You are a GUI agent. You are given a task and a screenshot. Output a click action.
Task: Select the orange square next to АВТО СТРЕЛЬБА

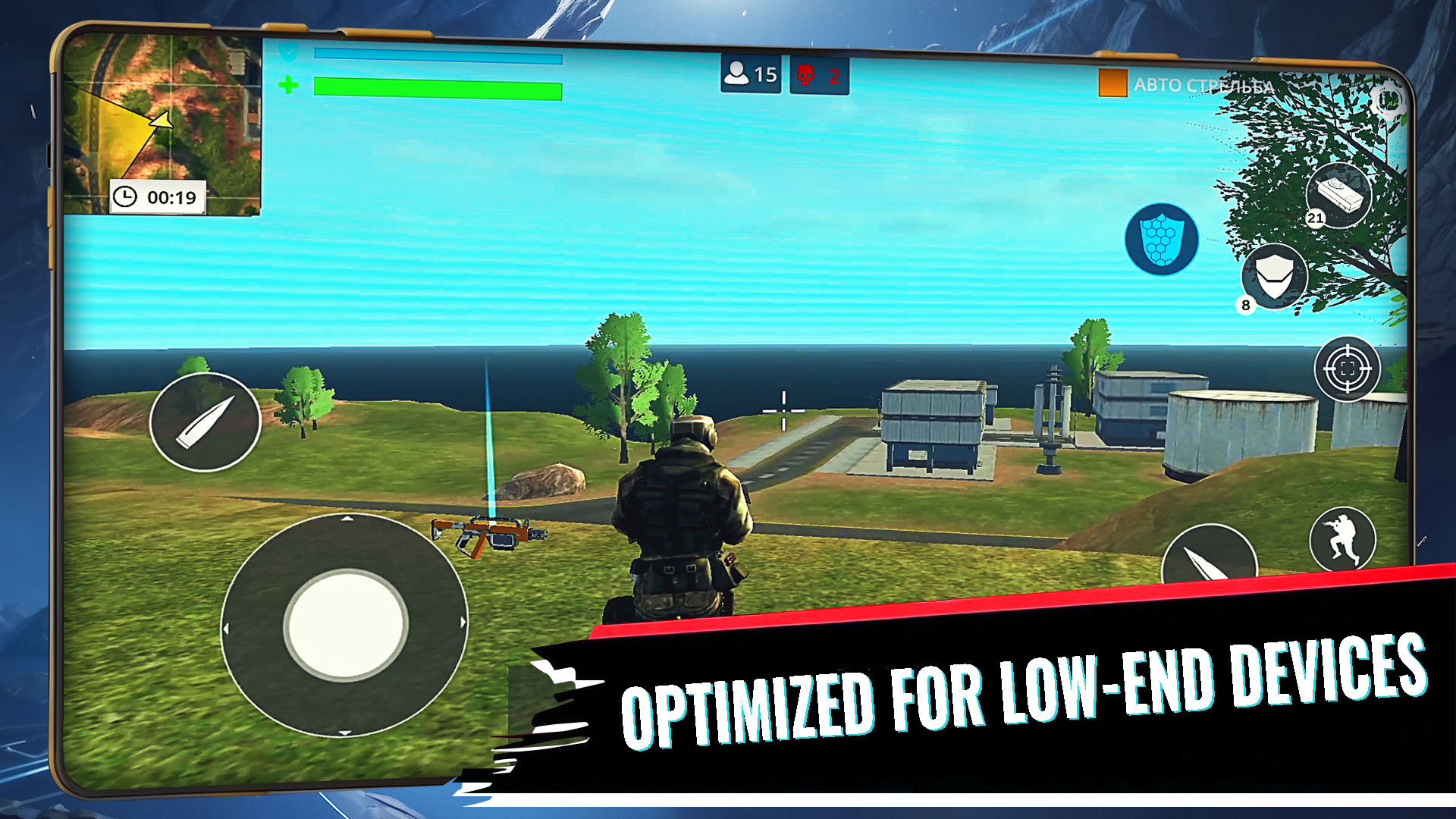(x=1112, y=83)
